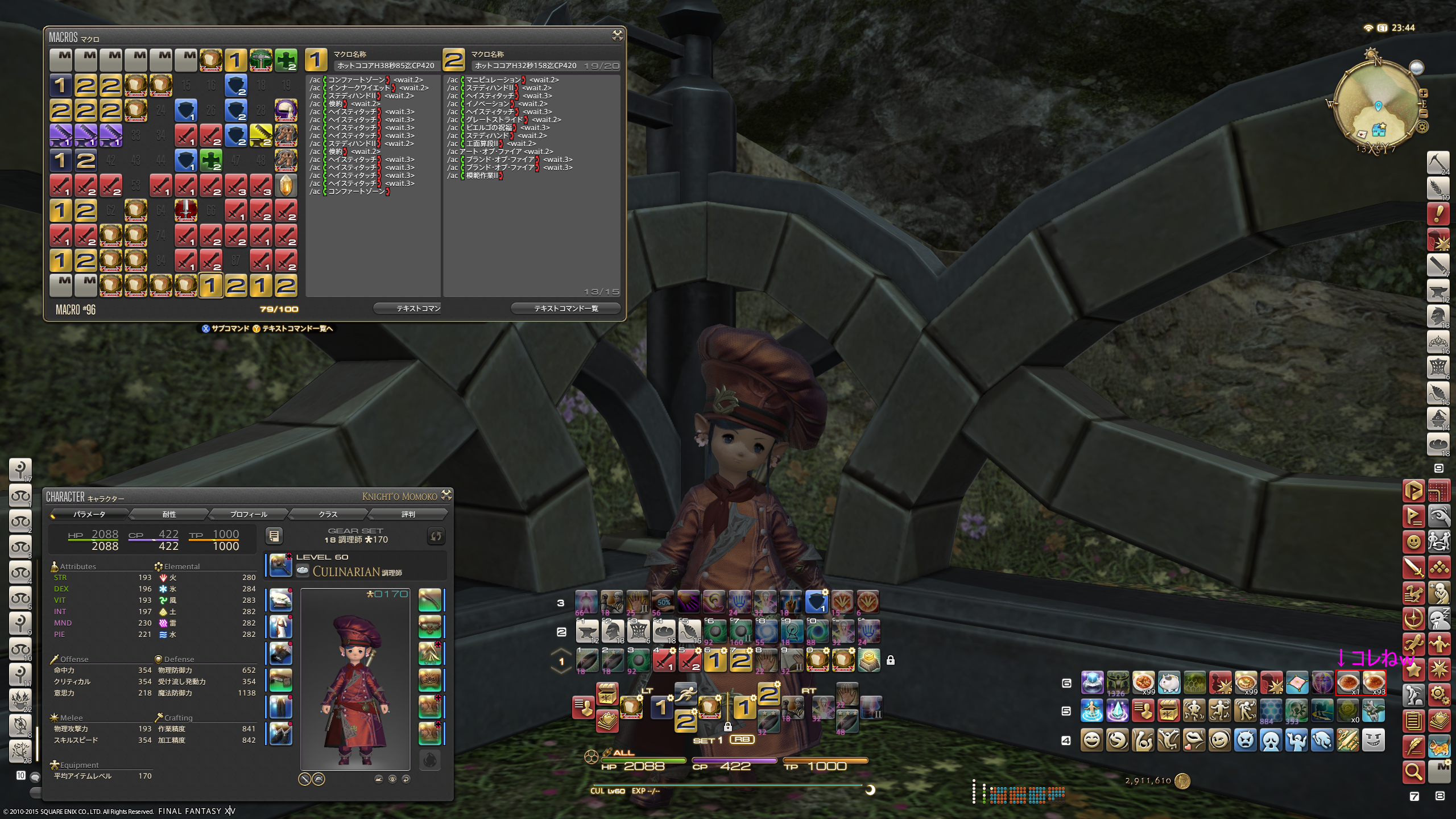The width and height of the screenshot is (1456, 819).
Task: Show the 評判 tab
Action: 408,514
